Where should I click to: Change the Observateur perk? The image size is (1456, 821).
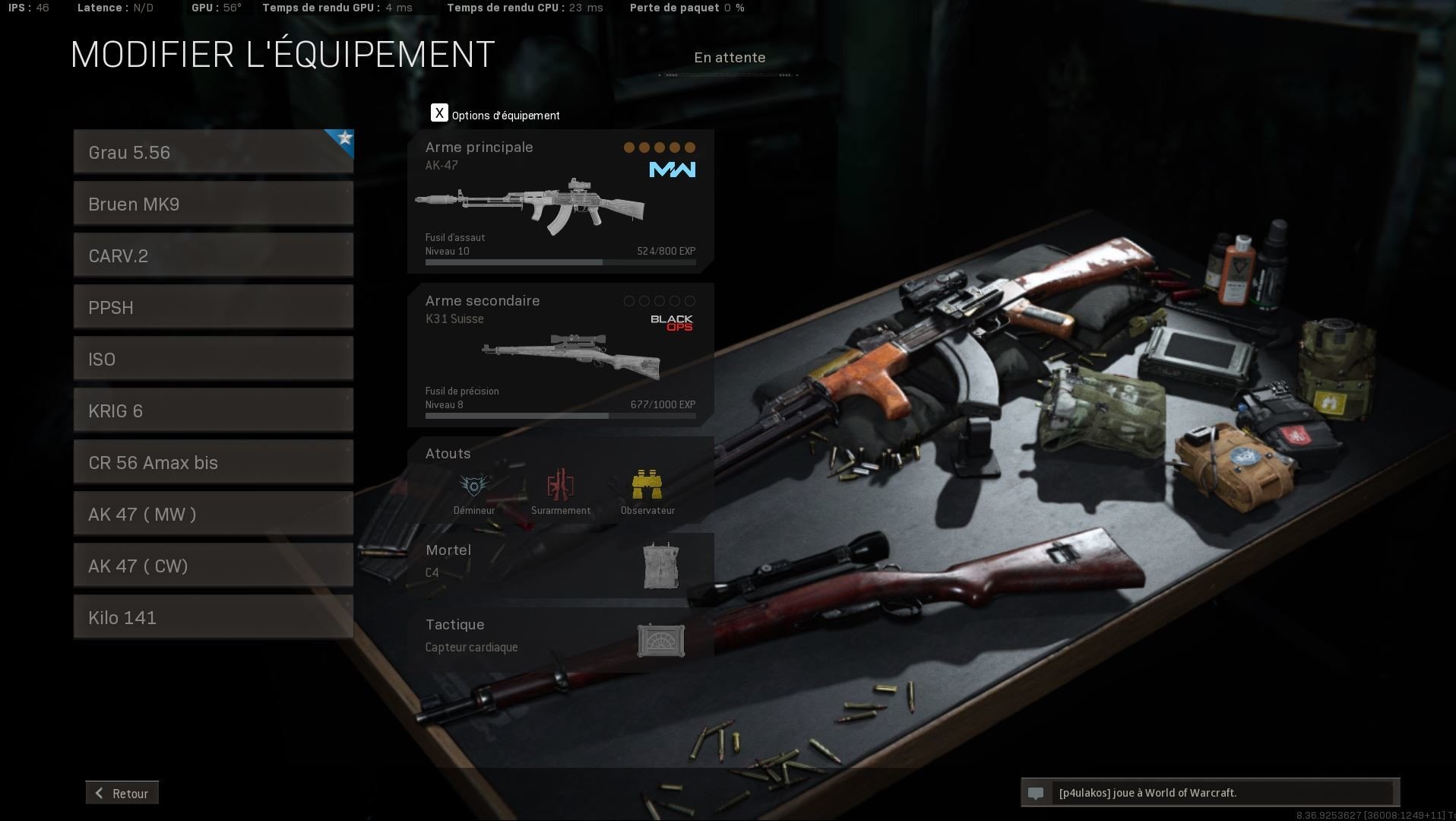(647, 492)
